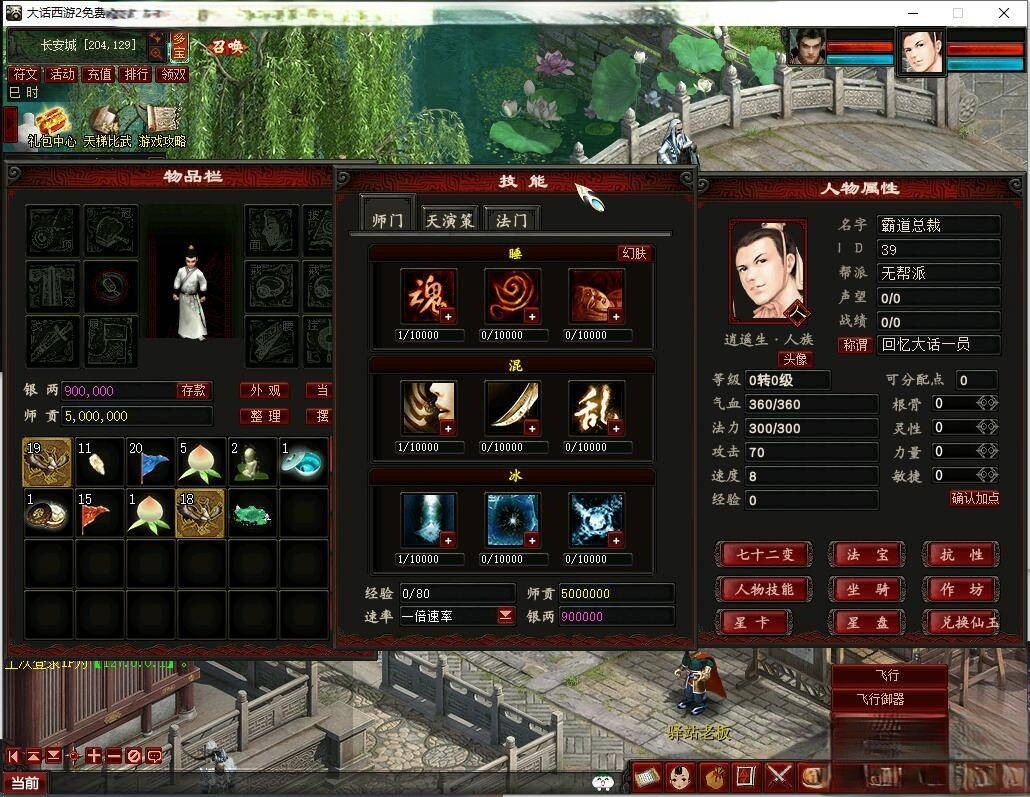Select the 师门 tab
Image resolution: width=1030 pixels, height=797 pixels.
(387, 219)
